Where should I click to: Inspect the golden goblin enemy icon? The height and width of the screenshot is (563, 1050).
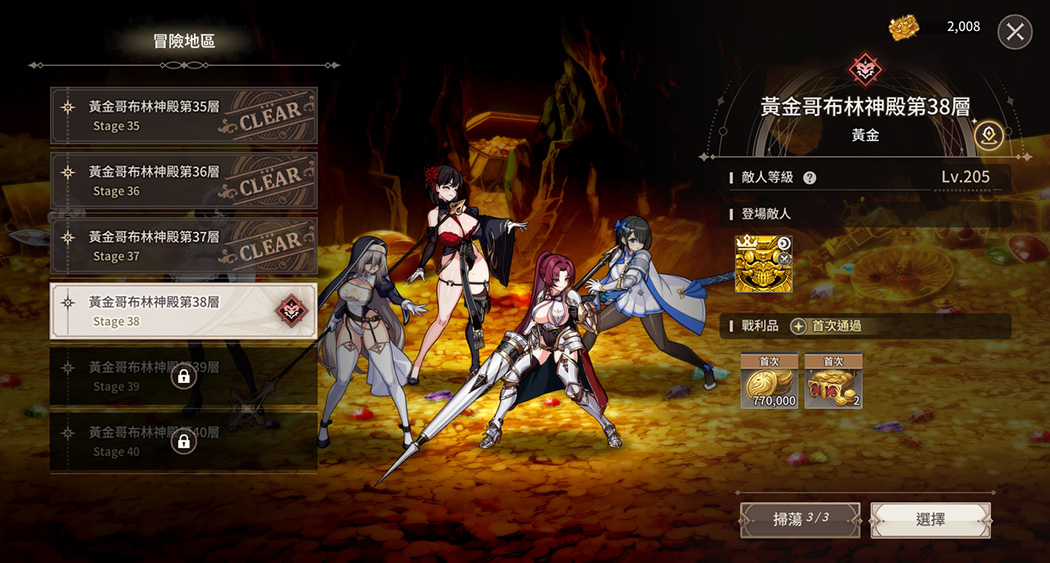tap(763, 264)
